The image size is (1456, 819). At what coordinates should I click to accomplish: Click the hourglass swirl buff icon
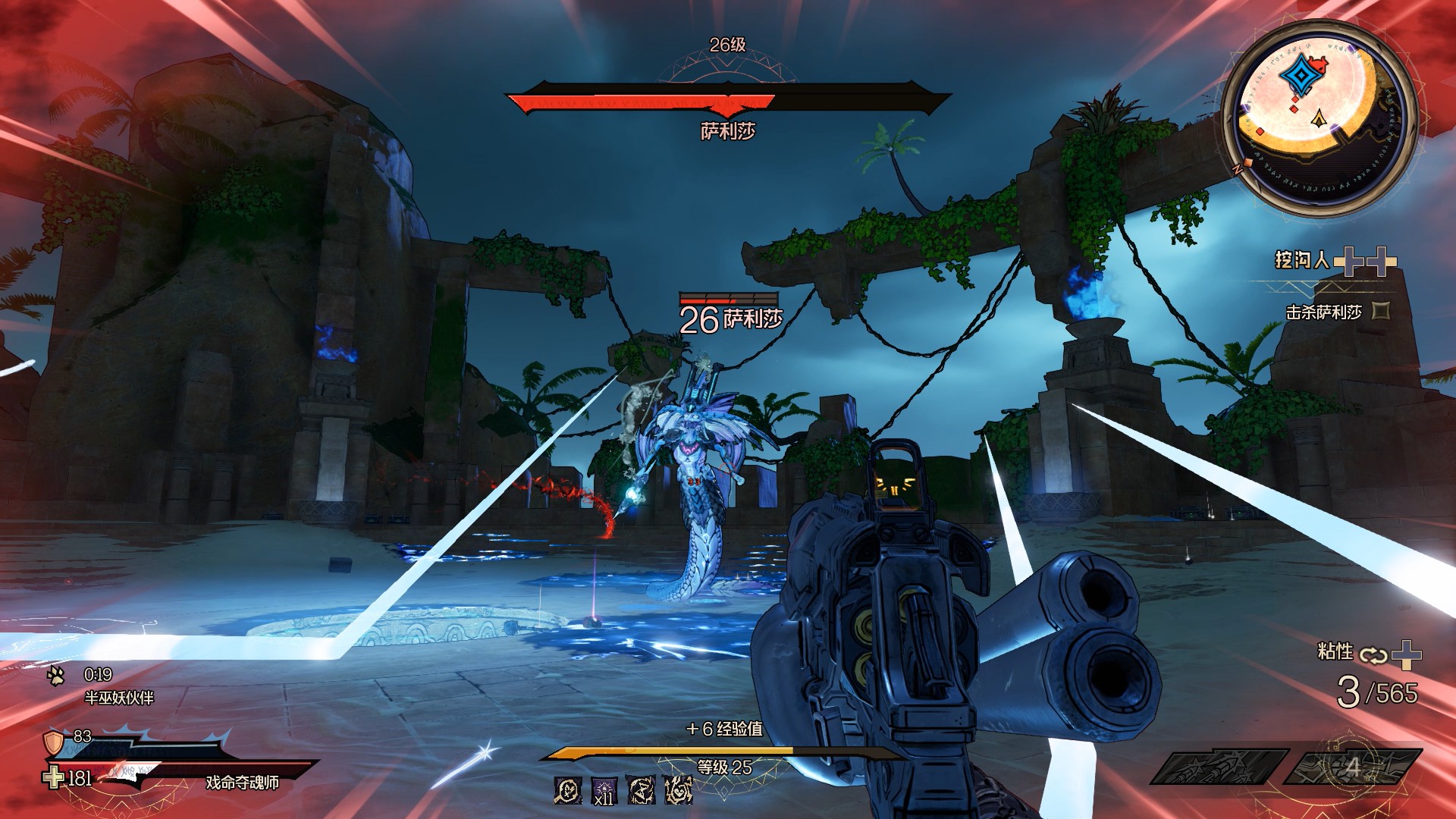coord(642,790)
